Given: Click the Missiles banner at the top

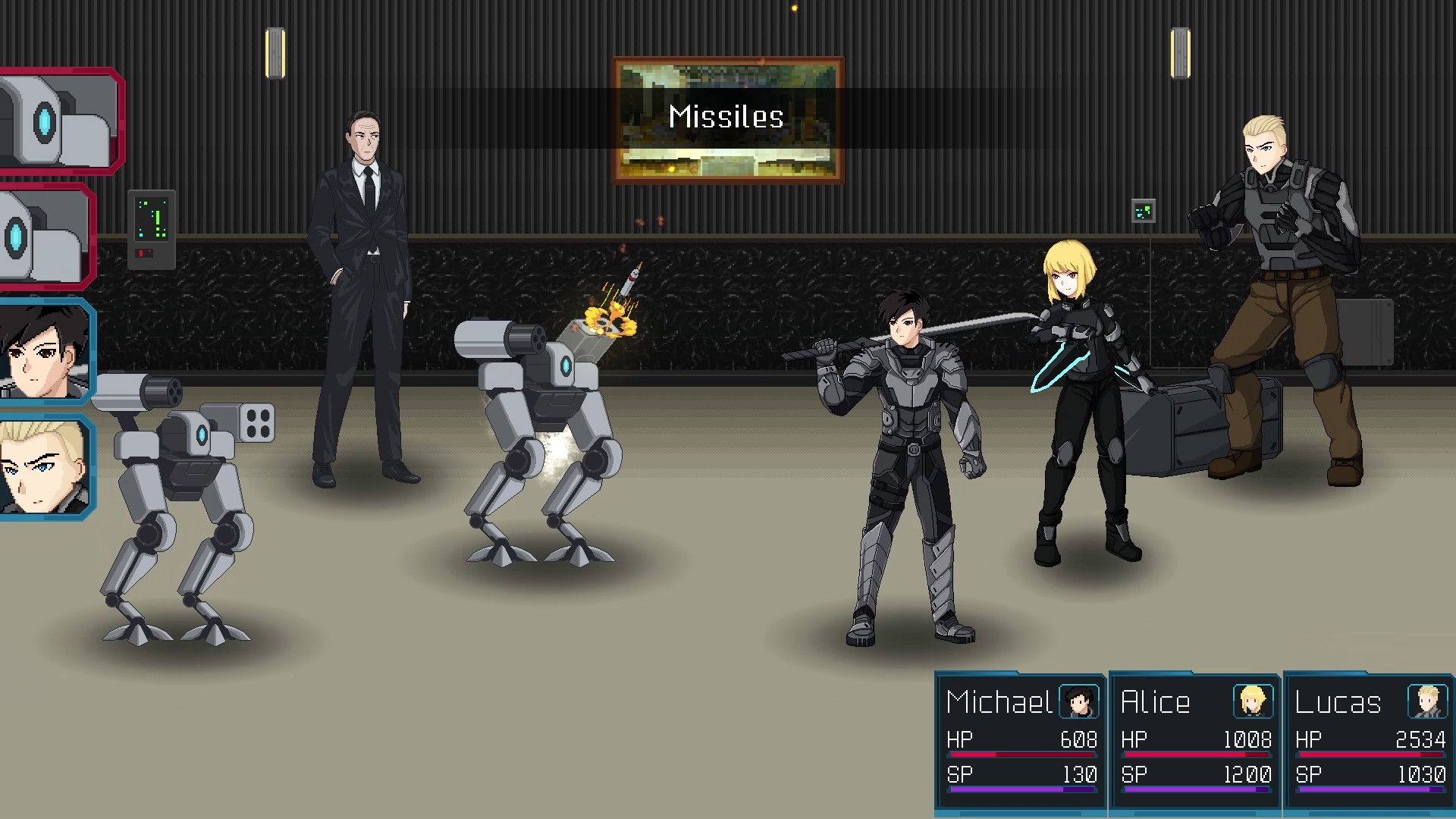Looking at the screenshot, I should click(x=726, y=116).
